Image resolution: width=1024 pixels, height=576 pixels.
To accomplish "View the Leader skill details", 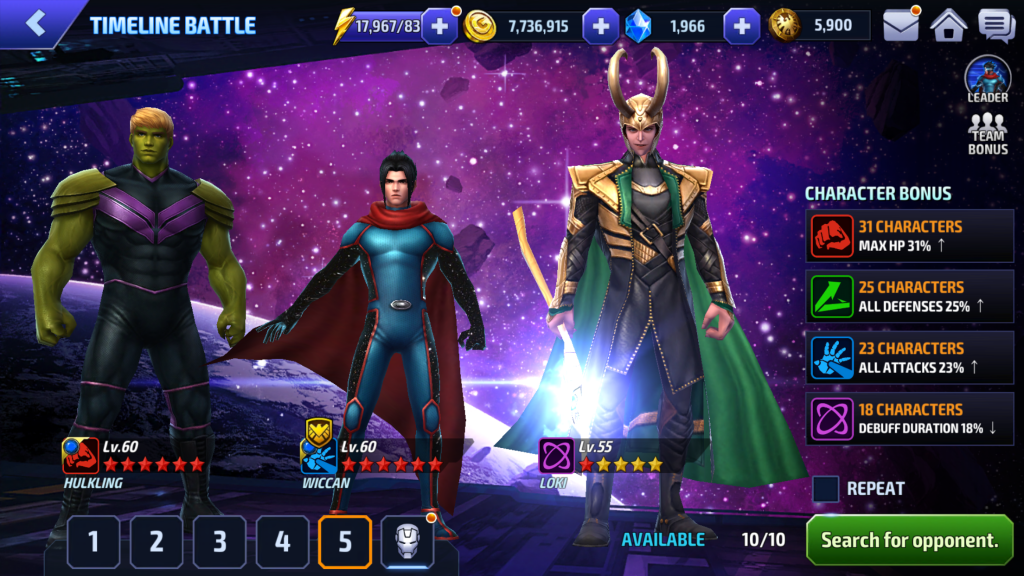I will [x=987, y=79].
